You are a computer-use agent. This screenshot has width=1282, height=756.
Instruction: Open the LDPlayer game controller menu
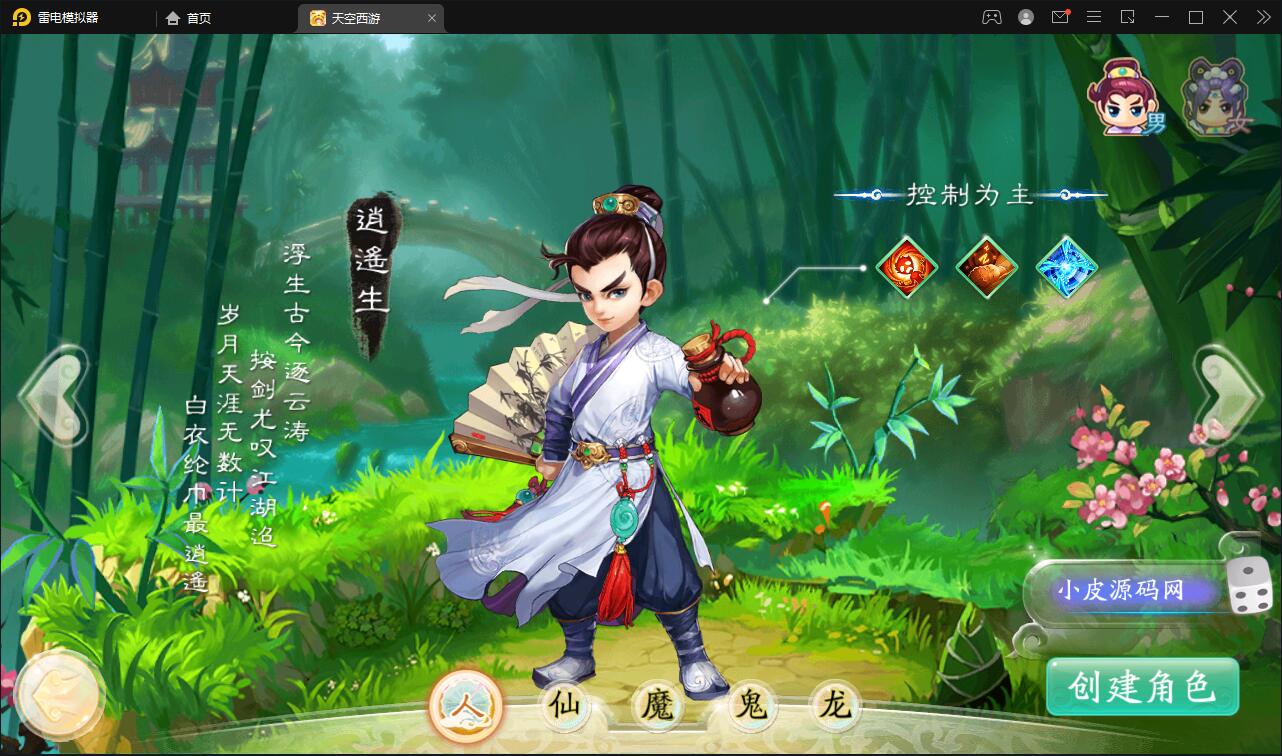[x=992, y=17]
